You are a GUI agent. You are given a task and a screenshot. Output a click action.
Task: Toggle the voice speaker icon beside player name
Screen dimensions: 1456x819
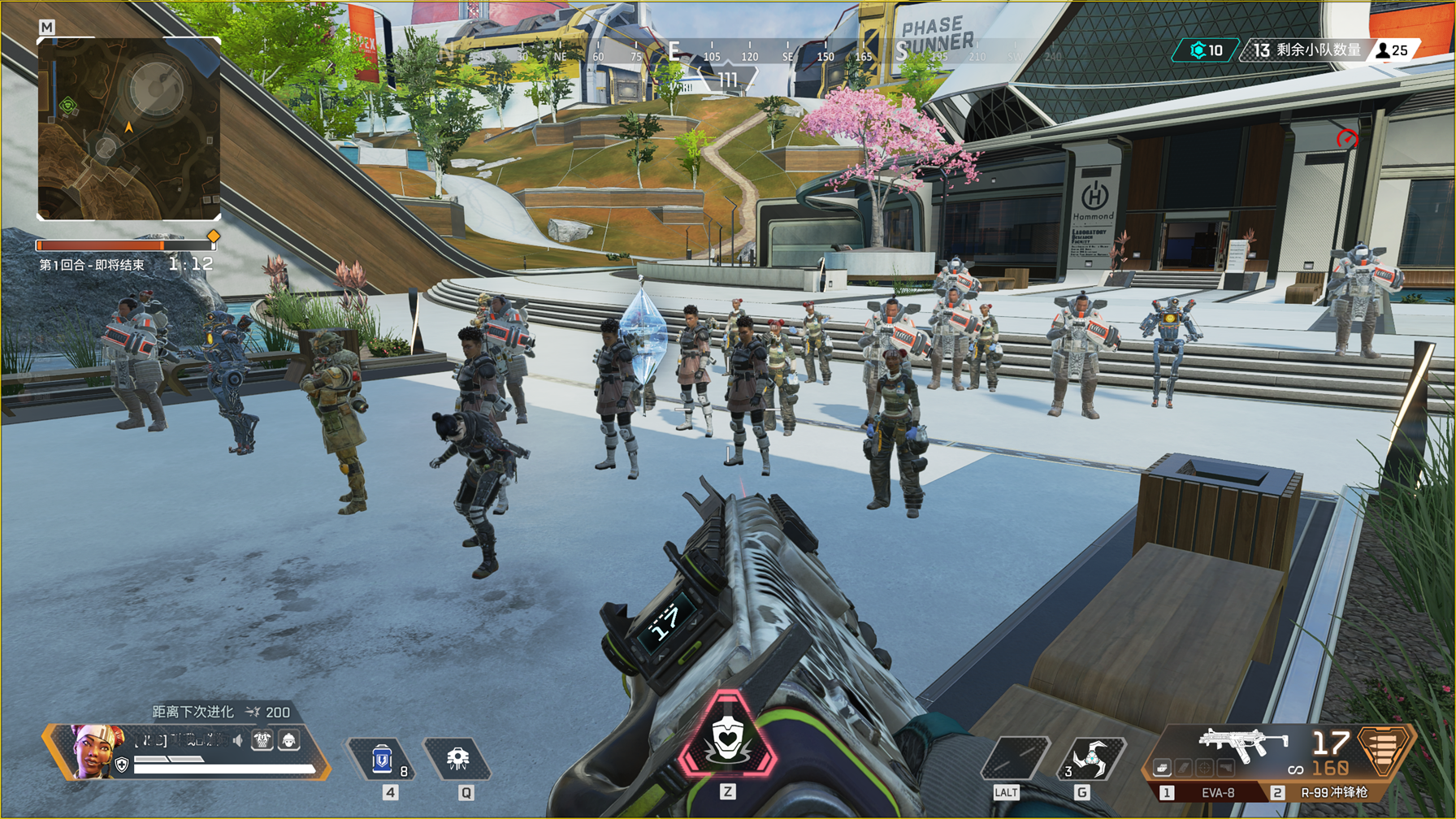click(237, 740)
